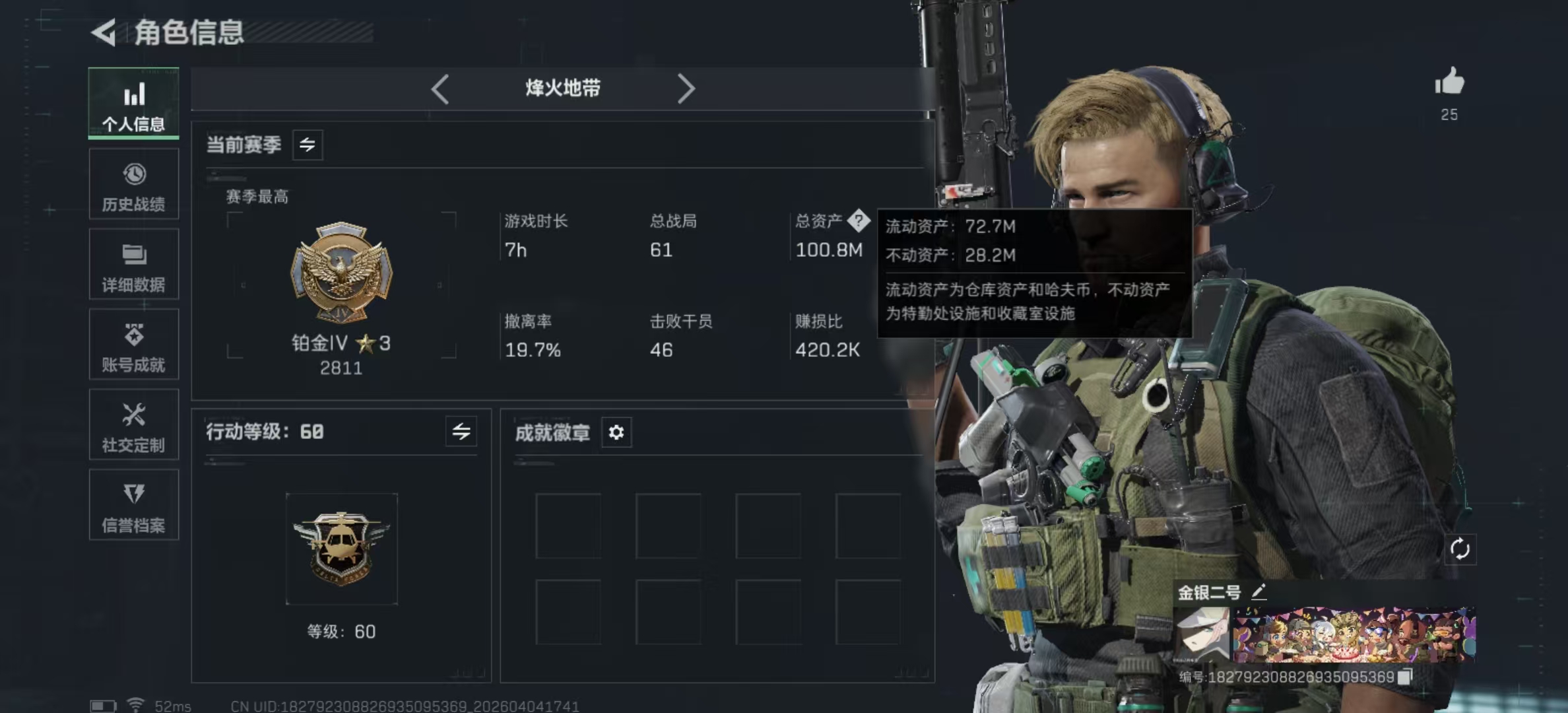The height and width of the screenshot is (713, 1568).
Task: Switch to the 烽火地带 mode tab
Action: coord(563,88)
